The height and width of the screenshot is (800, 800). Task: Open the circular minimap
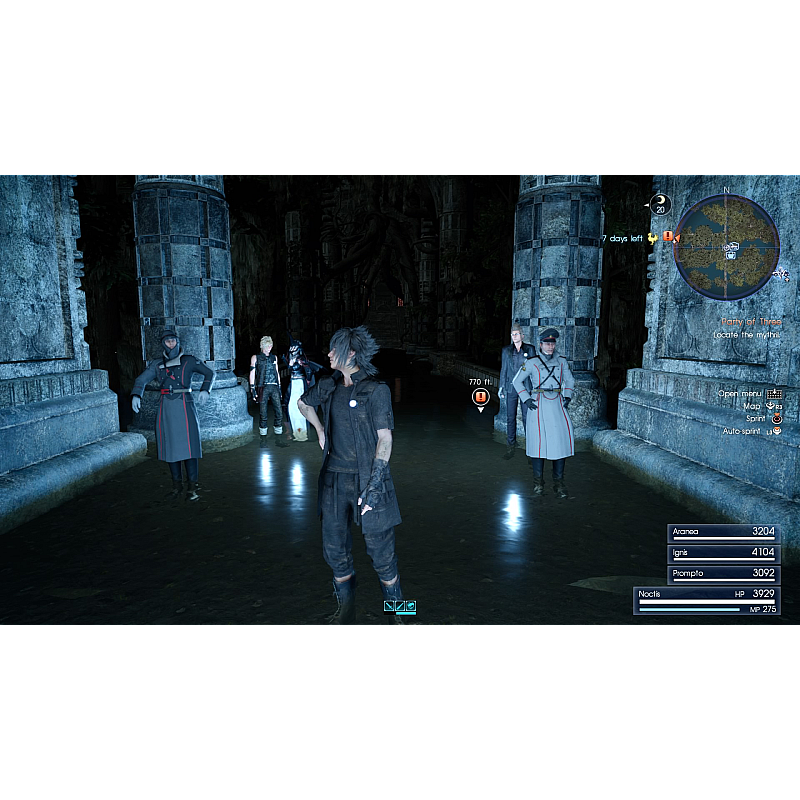(x=726, y=247)
